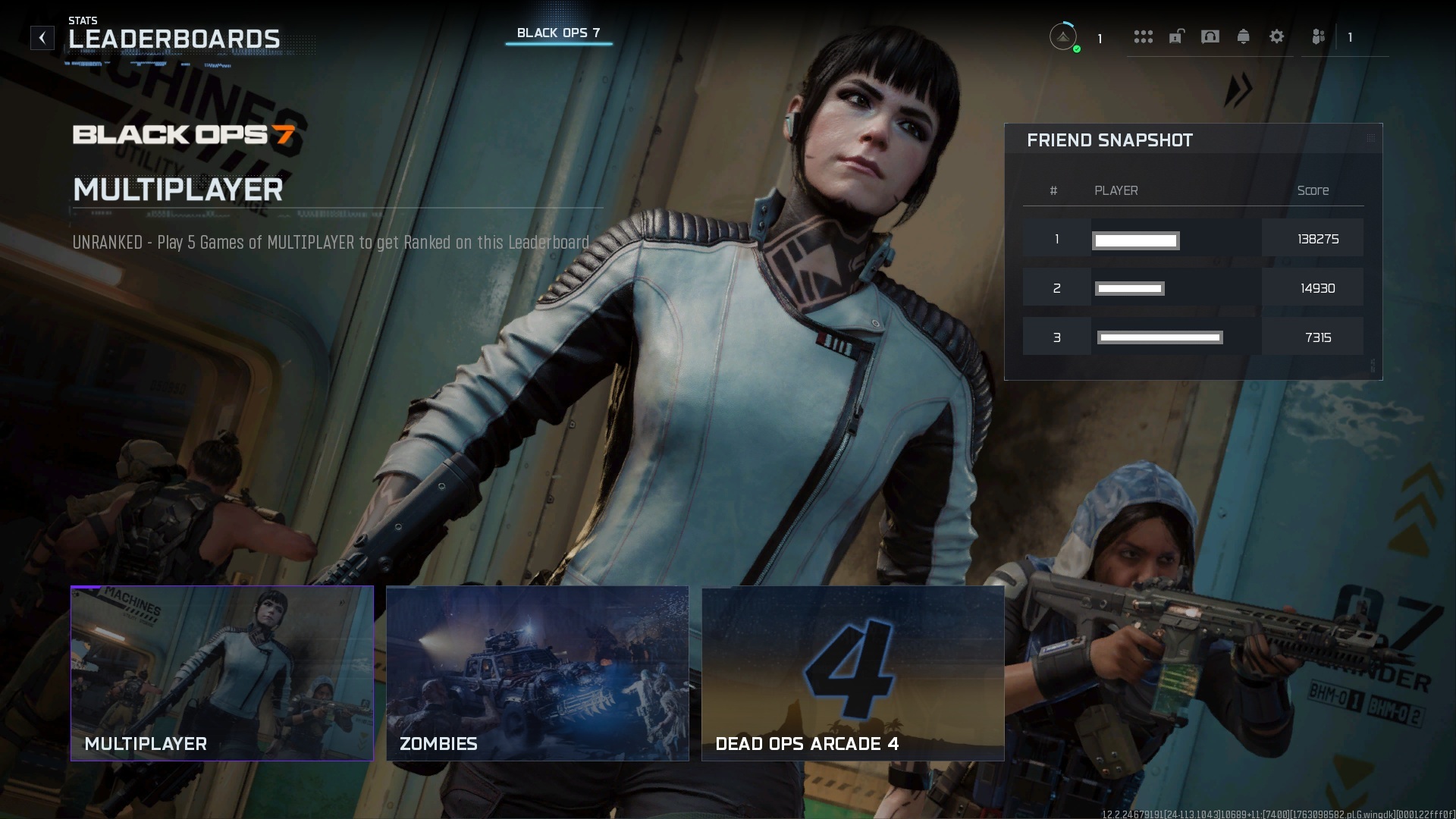Open the Zombies leaderboard tile
This screenshot has height=819, width=1456.
tap(537, 673)
